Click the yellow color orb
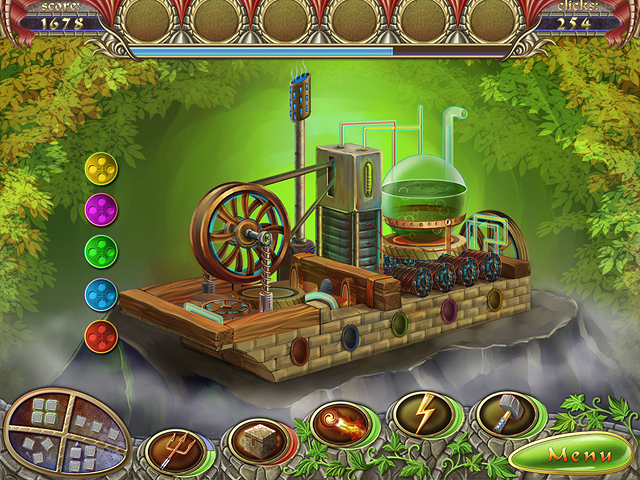The image size is (640, 480). (101, 167)
